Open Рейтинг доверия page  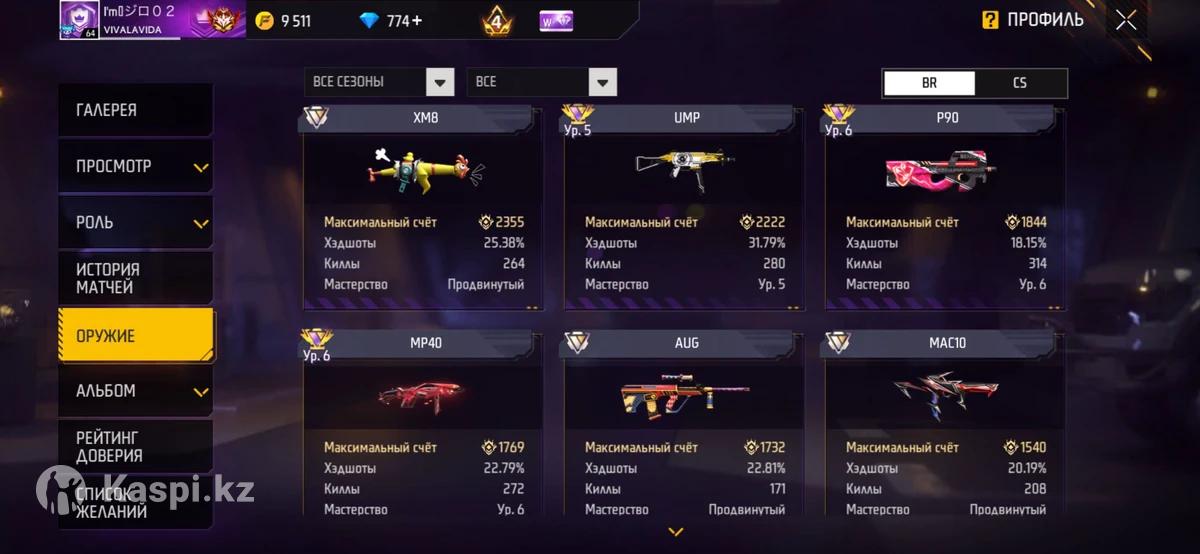pyautogui.click(x=135, y=447)
